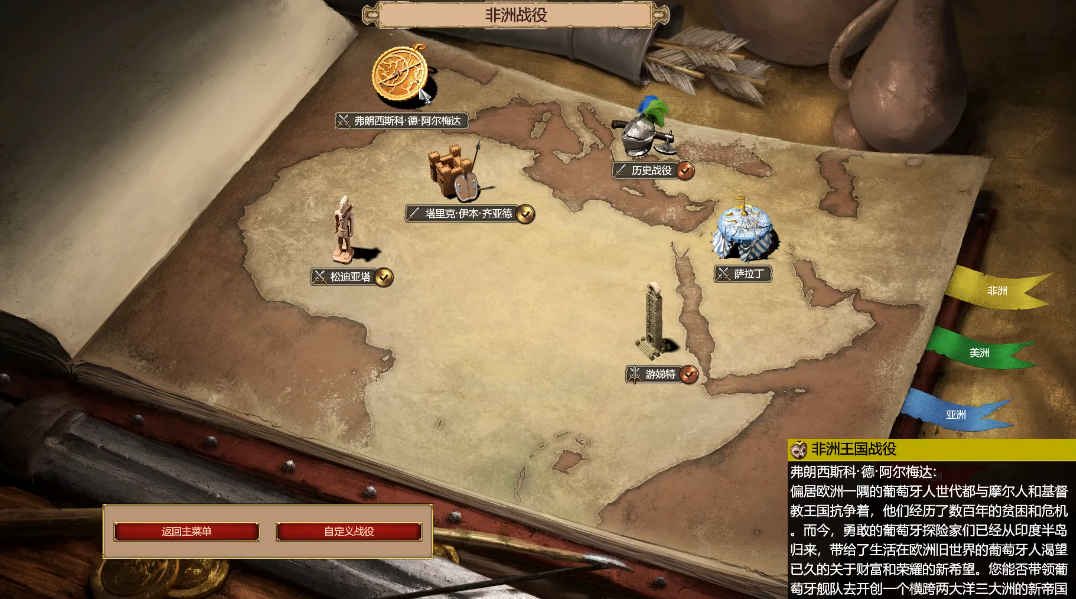
Task: Switch to the green 美洲 flag tab
Action: tap(978, 353)
